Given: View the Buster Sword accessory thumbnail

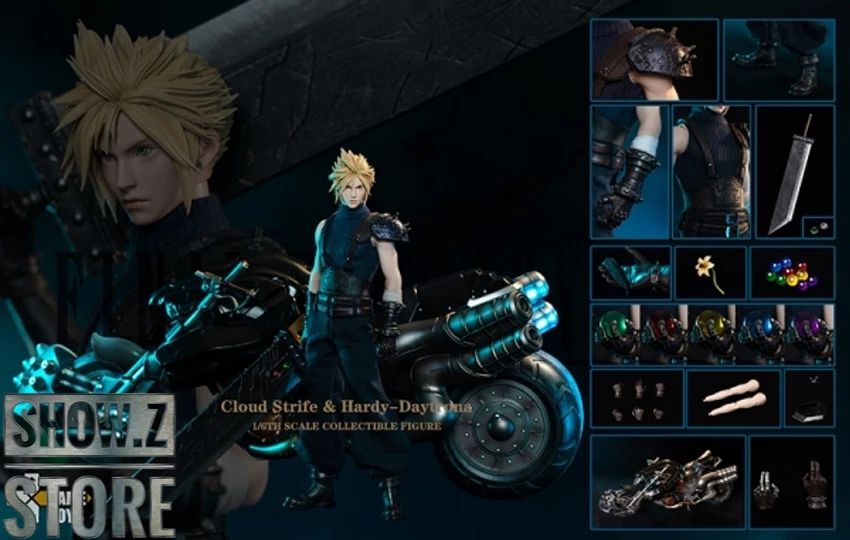Looking at the screenshot, I should point(794,172).
